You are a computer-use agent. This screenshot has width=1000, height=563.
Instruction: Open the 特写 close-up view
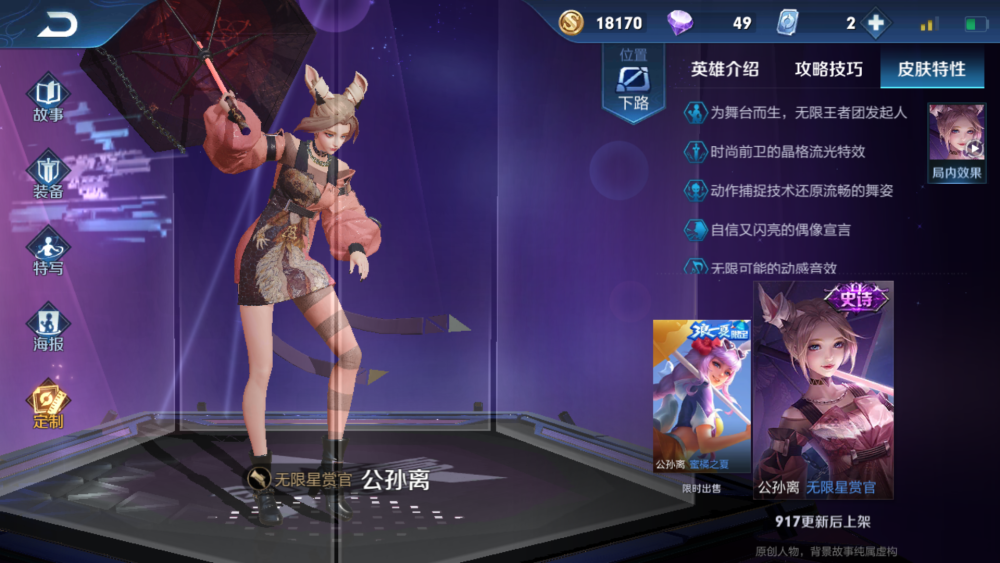click(48, 251)
